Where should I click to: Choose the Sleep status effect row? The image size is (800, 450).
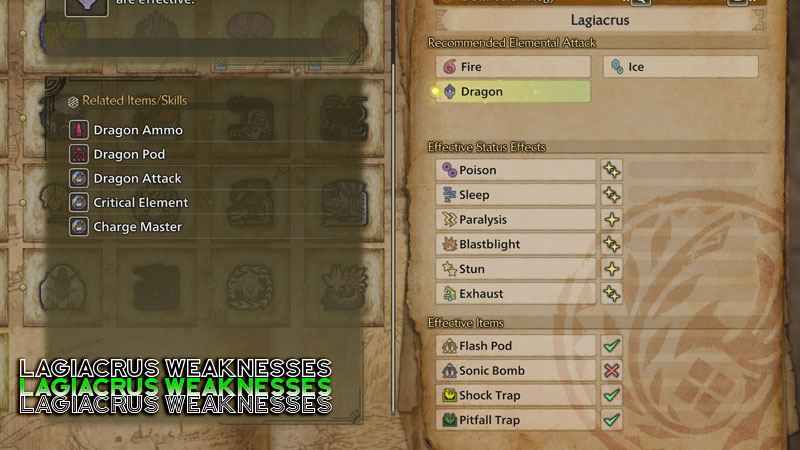[x=516, y=195]
